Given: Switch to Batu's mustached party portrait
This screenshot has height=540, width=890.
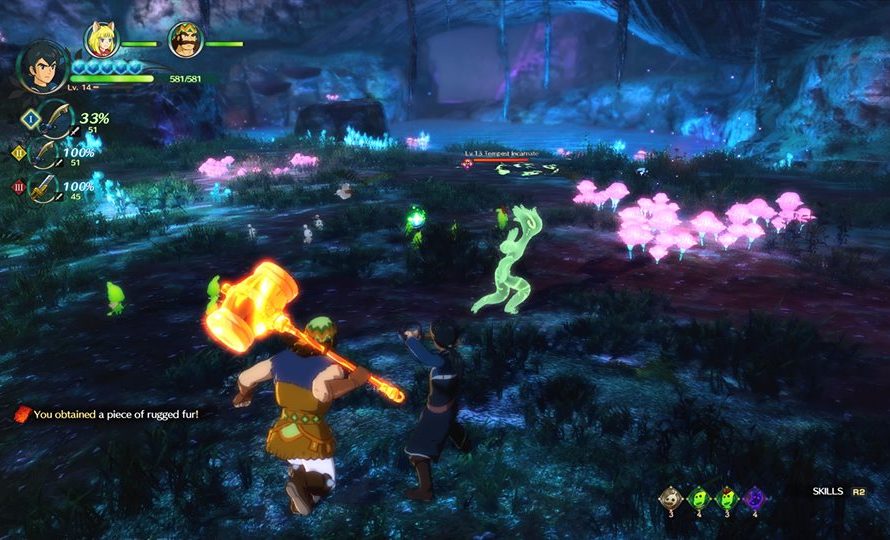Looking at the screenshot, I should click(x=185, y=40).
